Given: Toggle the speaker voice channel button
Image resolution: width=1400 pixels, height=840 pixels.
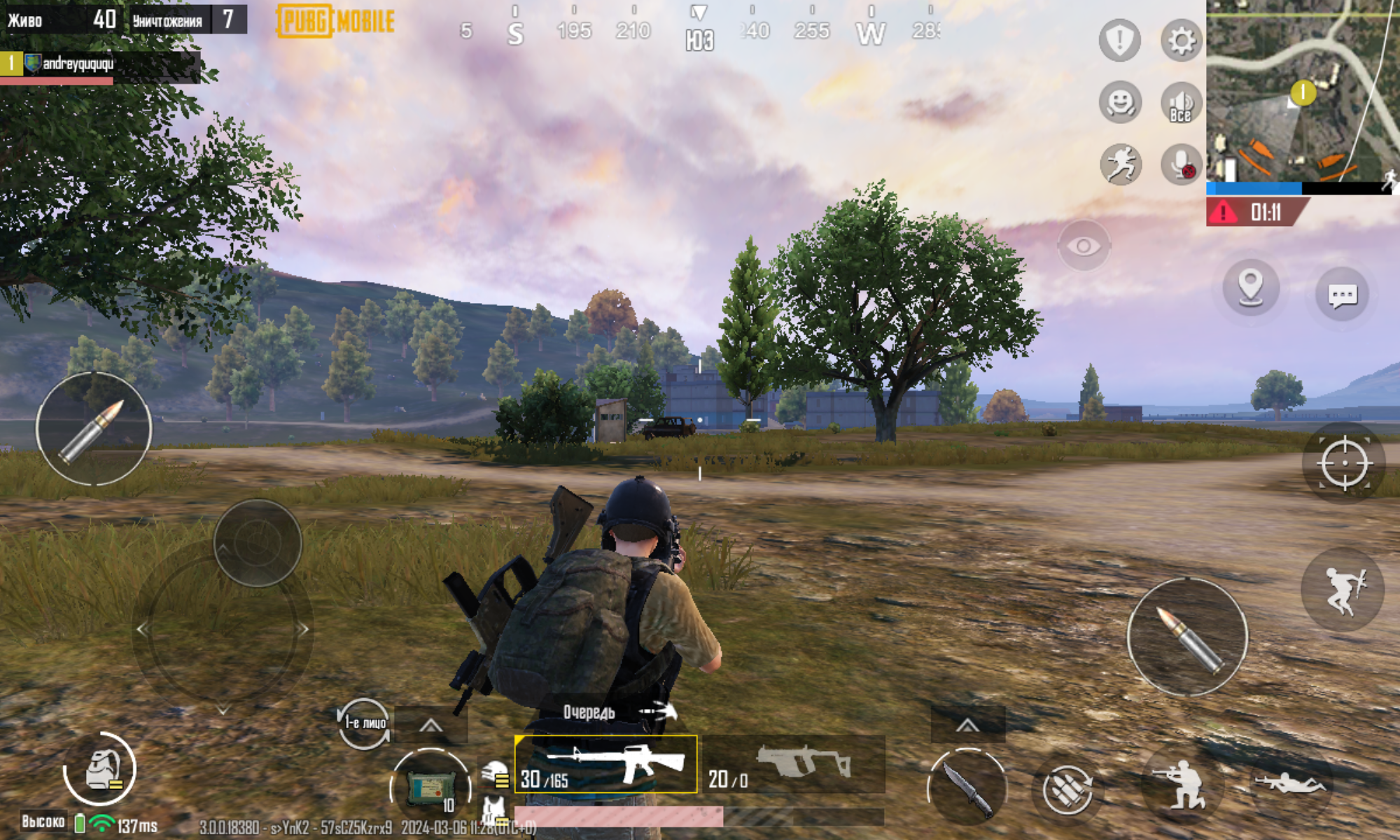Looking at the screenshot, I should point(1181,104).
